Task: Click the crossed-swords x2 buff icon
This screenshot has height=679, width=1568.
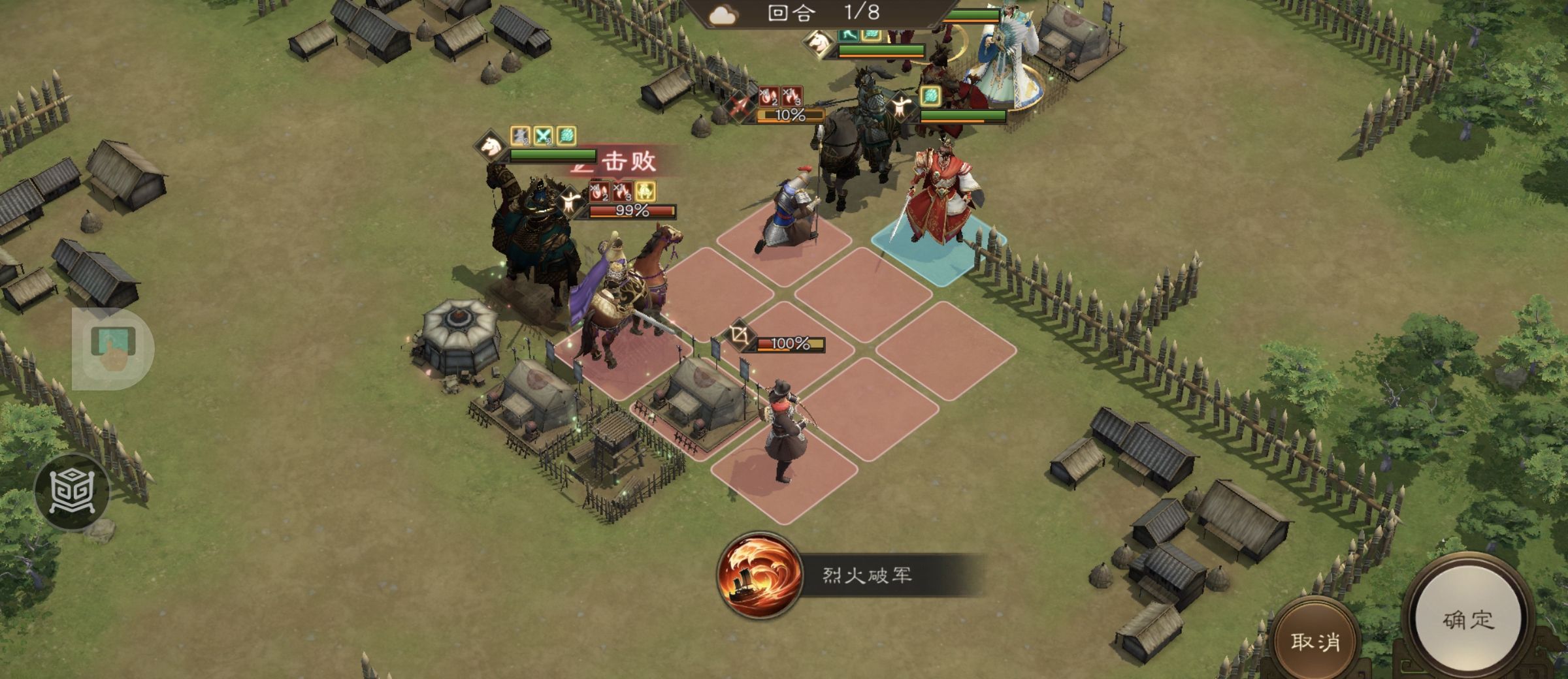Action: coord(544,136)
